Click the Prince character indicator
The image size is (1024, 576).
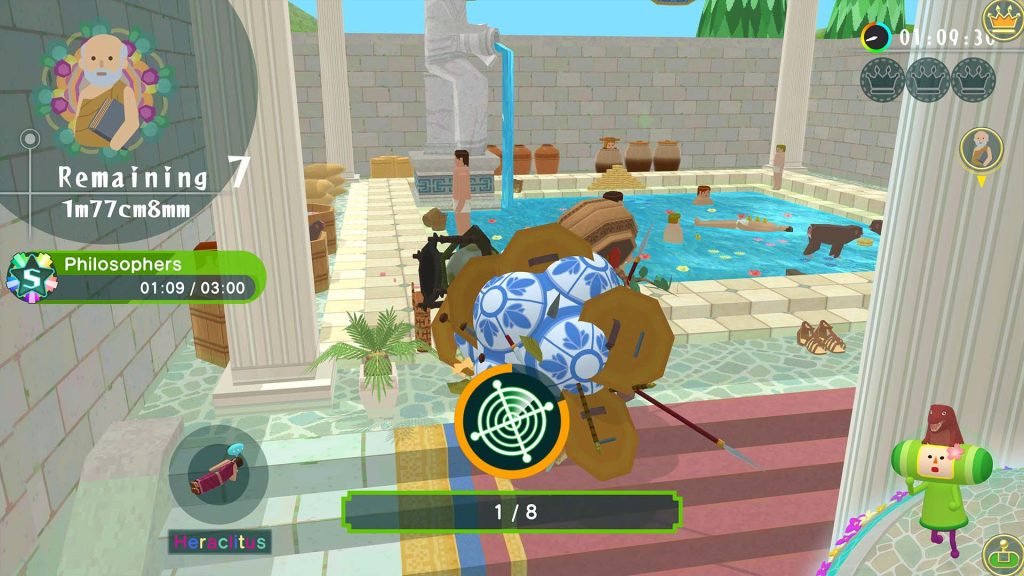coord(941,465)
